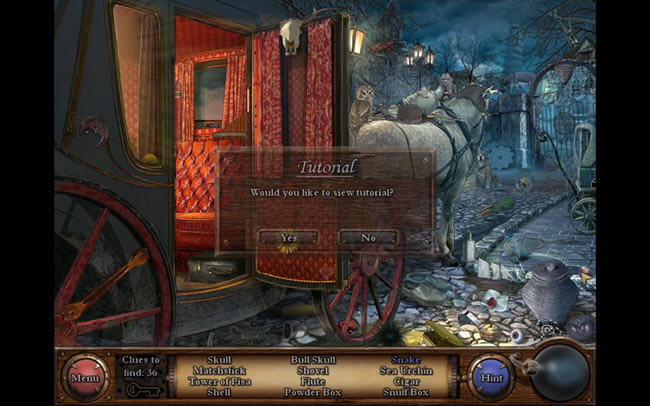
Task: Decline the tutorial with No
Action: tap(368, 238)
